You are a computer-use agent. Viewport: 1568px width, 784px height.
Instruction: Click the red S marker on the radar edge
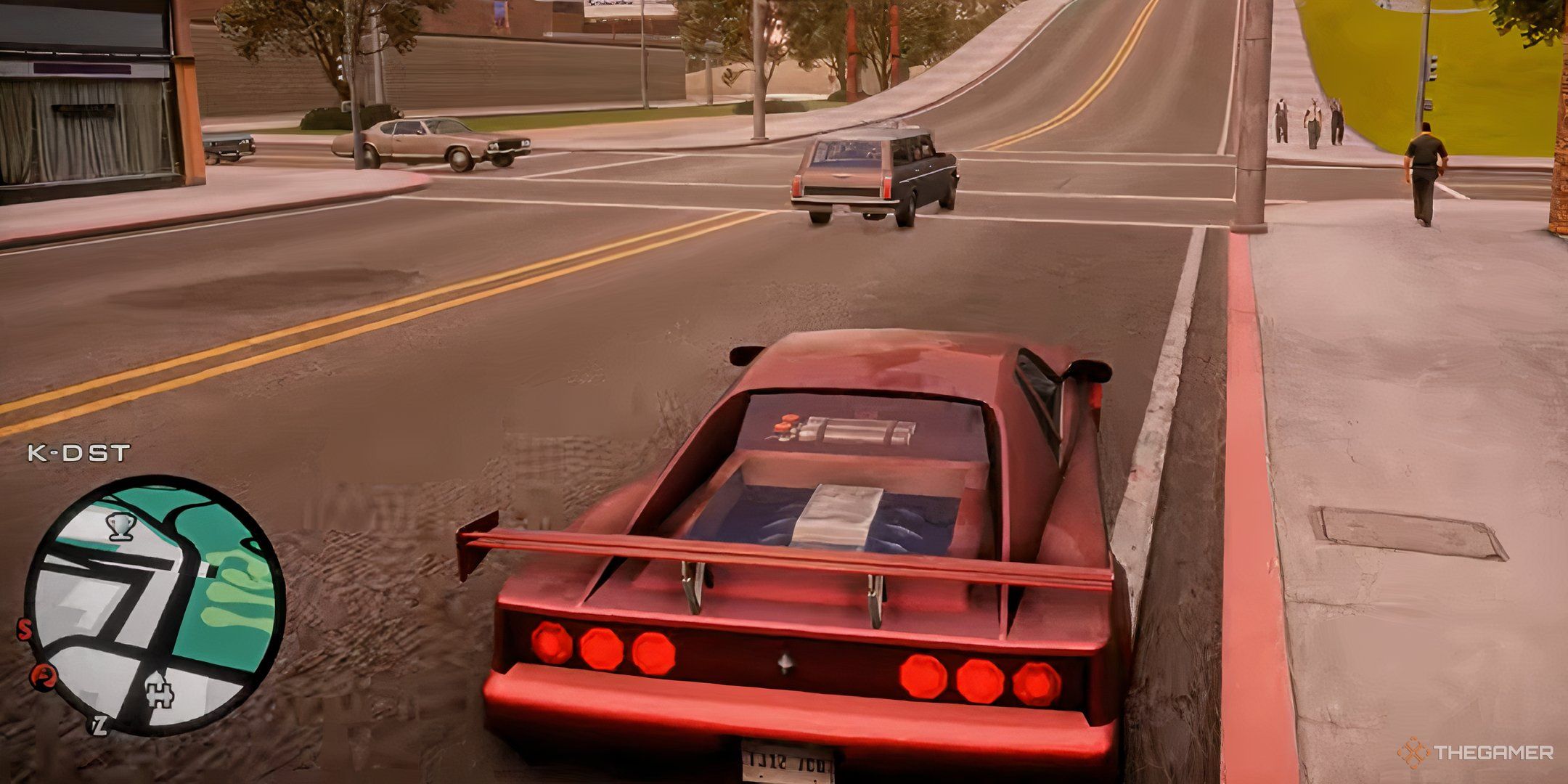pyautogui.click(x=25, y=629)
